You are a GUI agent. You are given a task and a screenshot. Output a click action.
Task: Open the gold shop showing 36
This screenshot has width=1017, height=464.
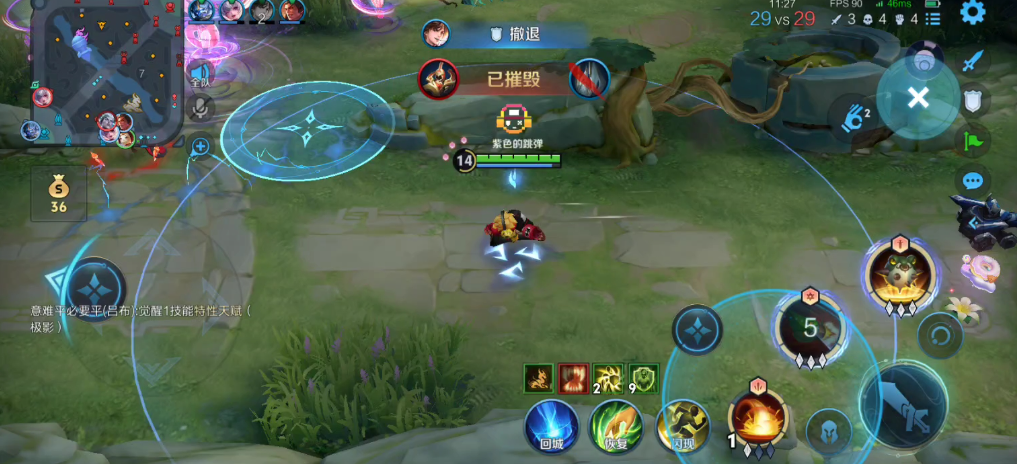[x=58, y=194]
